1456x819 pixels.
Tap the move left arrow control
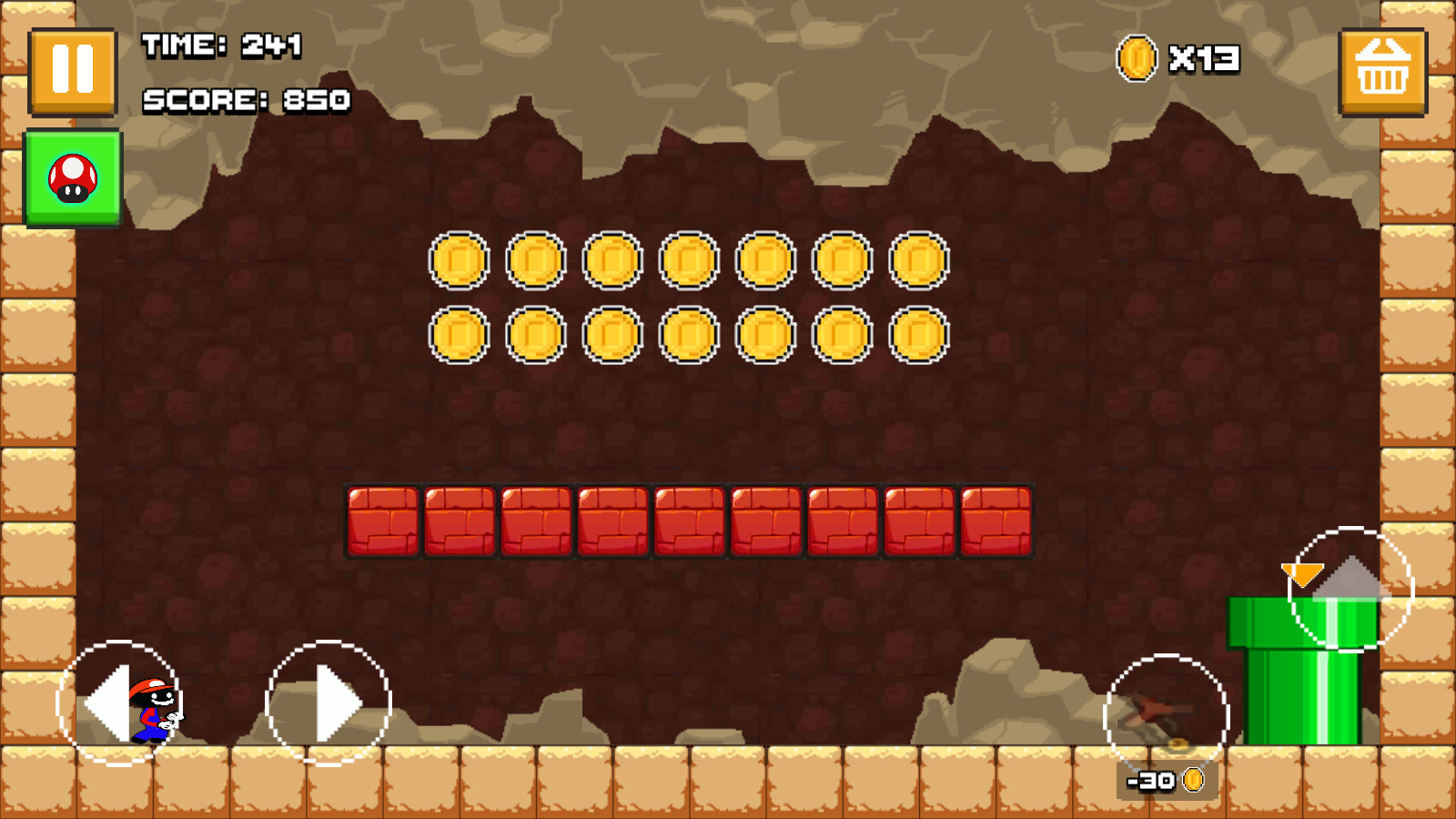[118, 703]
